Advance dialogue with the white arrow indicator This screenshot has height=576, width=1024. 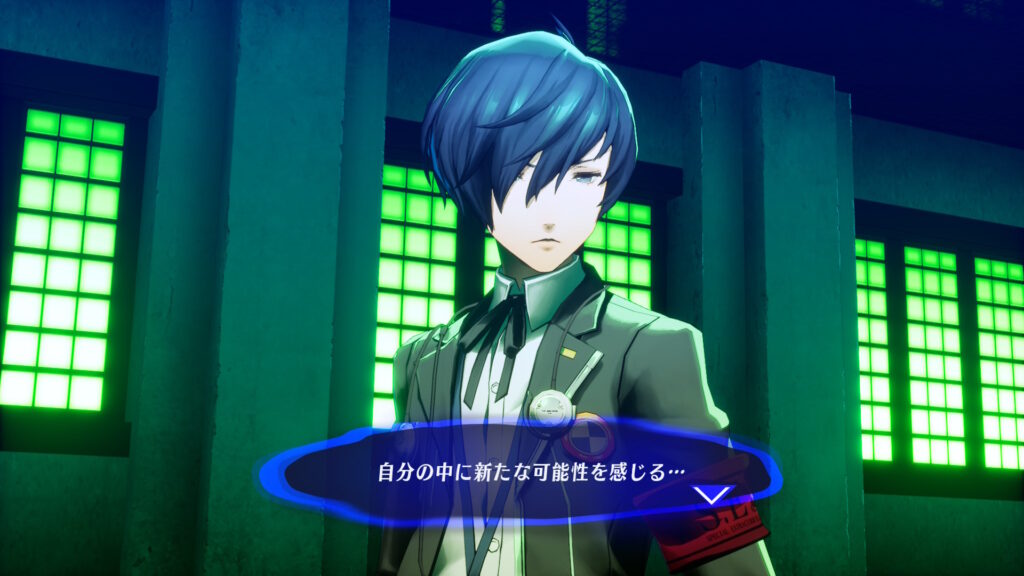tap(714, 494)
